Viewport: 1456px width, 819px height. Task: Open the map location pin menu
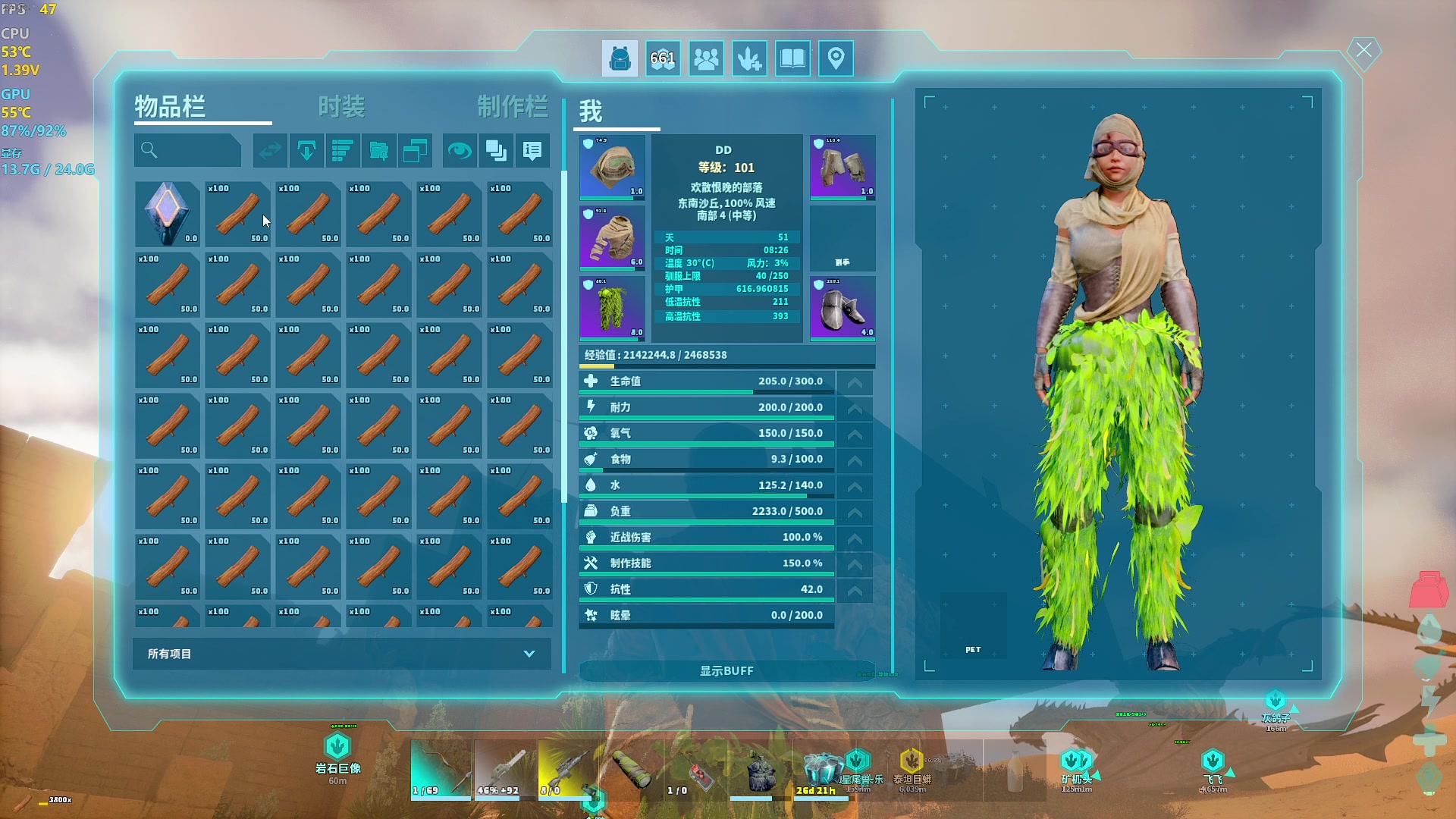tap(836, 58)
